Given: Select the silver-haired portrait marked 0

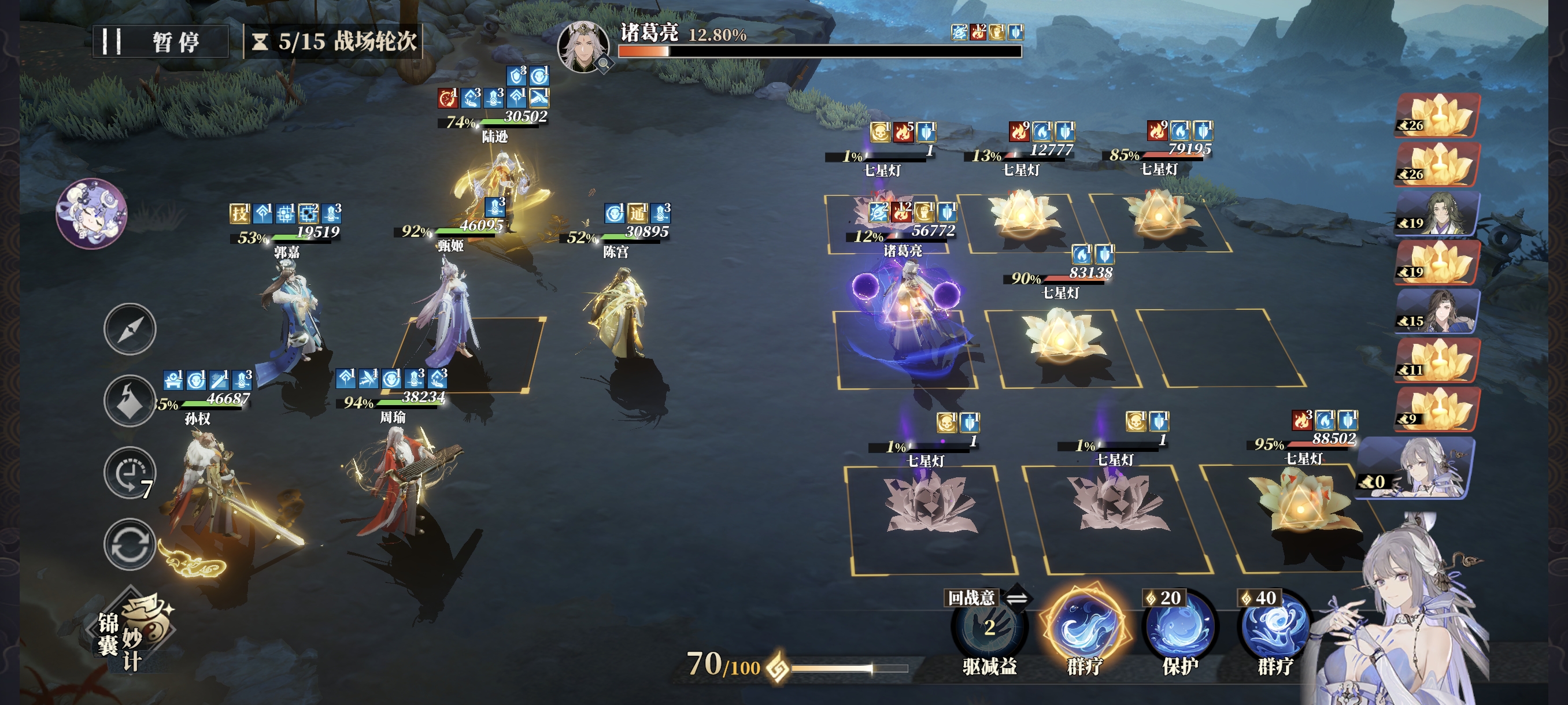Looking at the screenshot, I should 1418,467.
